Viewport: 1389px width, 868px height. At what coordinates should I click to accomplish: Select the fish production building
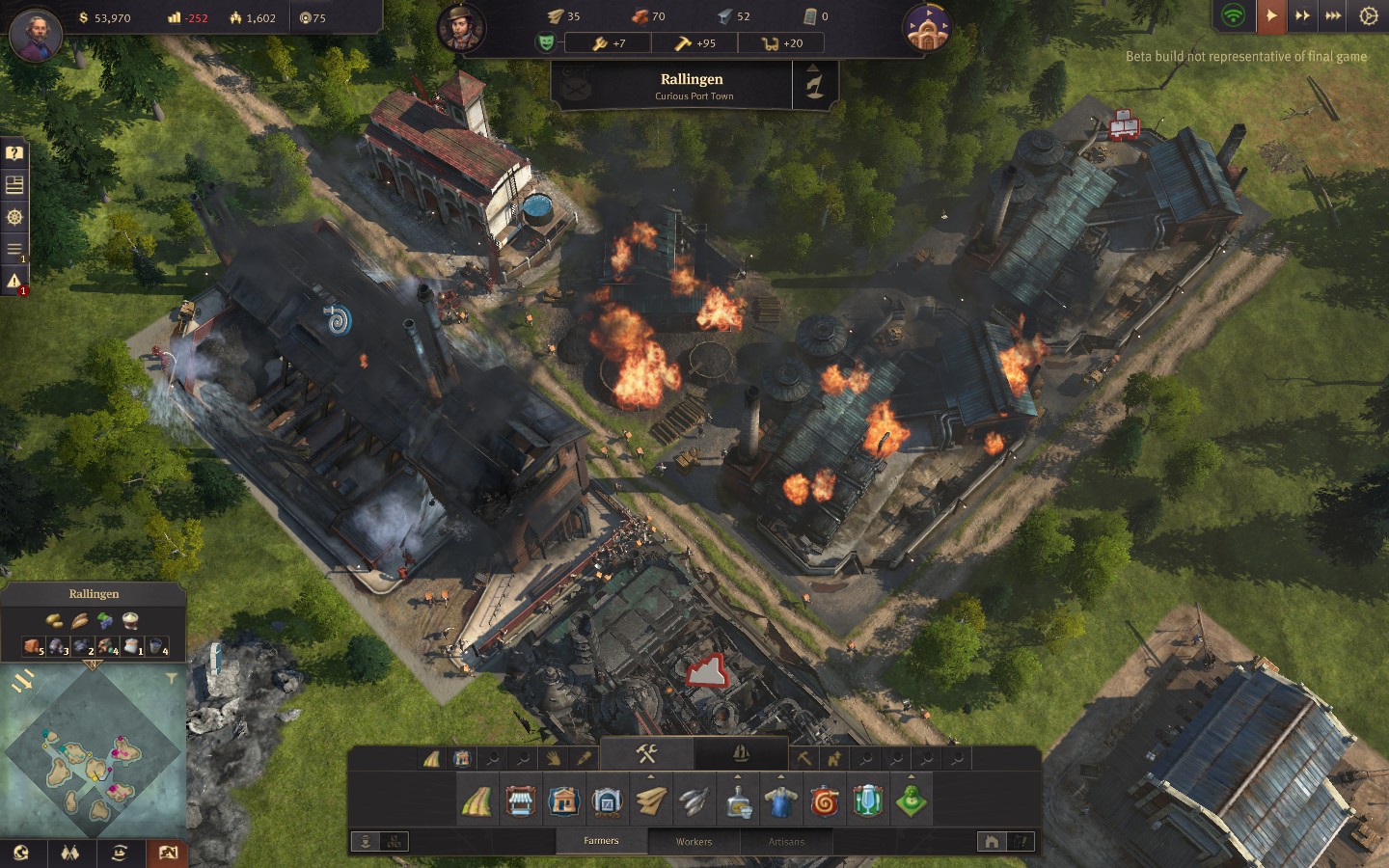point(694,801)
